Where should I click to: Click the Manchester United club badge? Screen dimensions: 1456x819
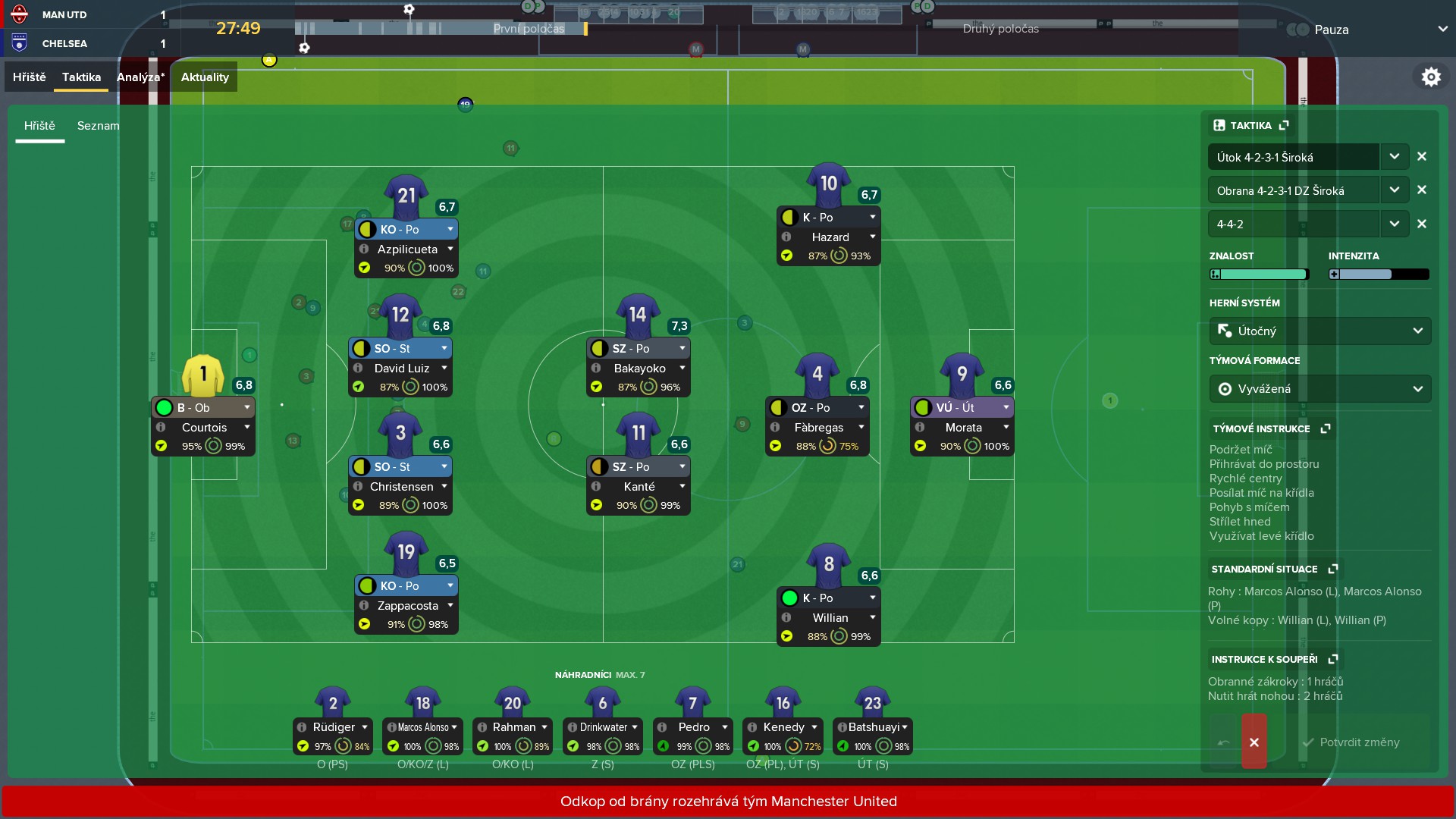coord(20,14)
